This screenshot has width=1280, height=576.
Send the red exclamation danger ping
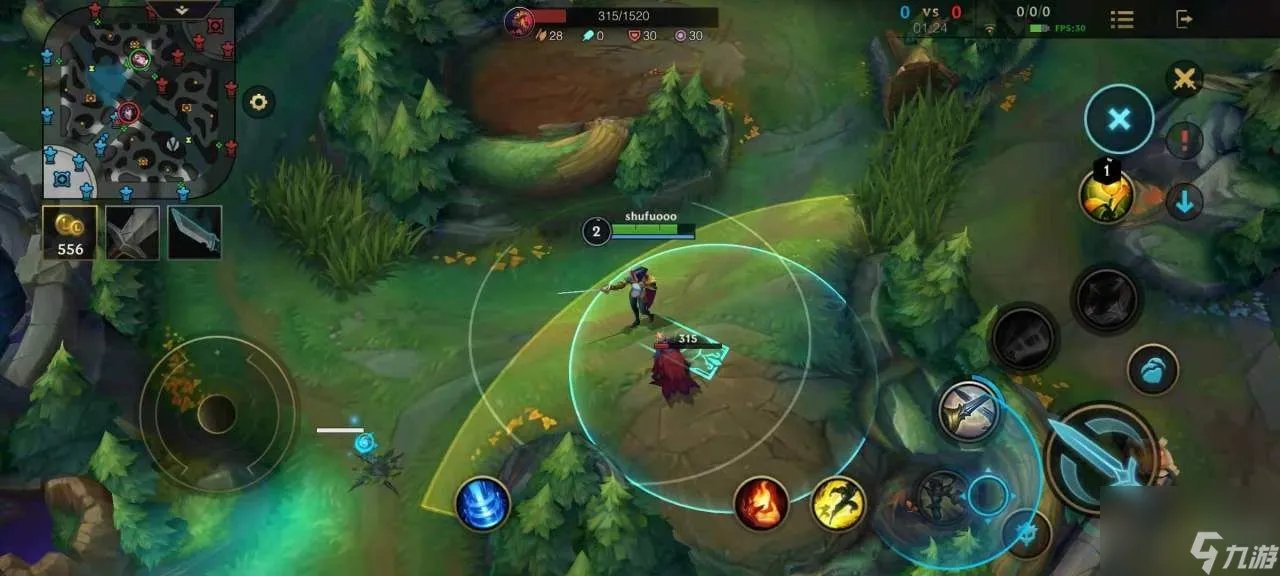pos(1185,141)
